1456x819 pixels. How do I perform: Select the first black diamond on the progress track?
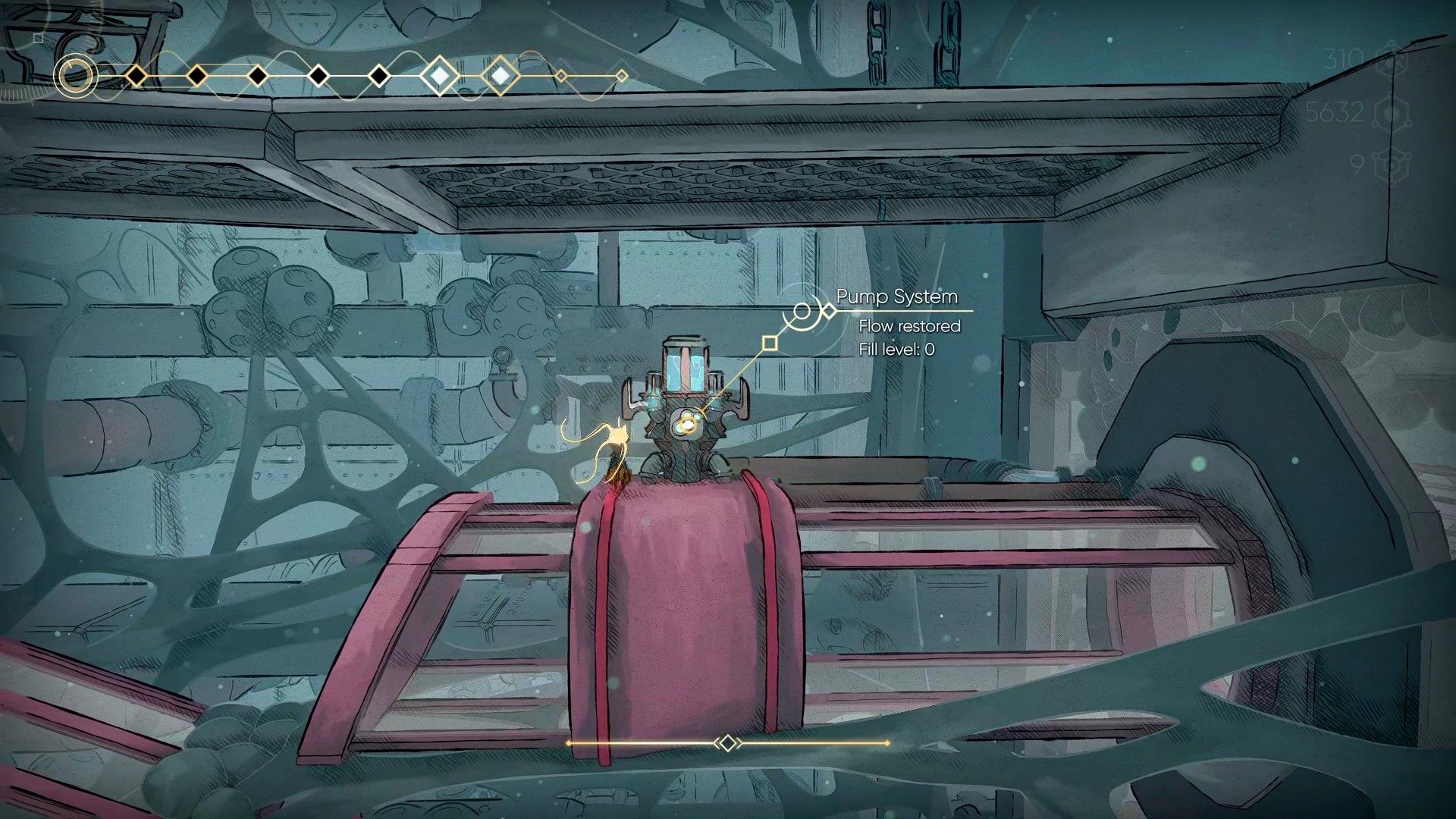tap(136, 76)
